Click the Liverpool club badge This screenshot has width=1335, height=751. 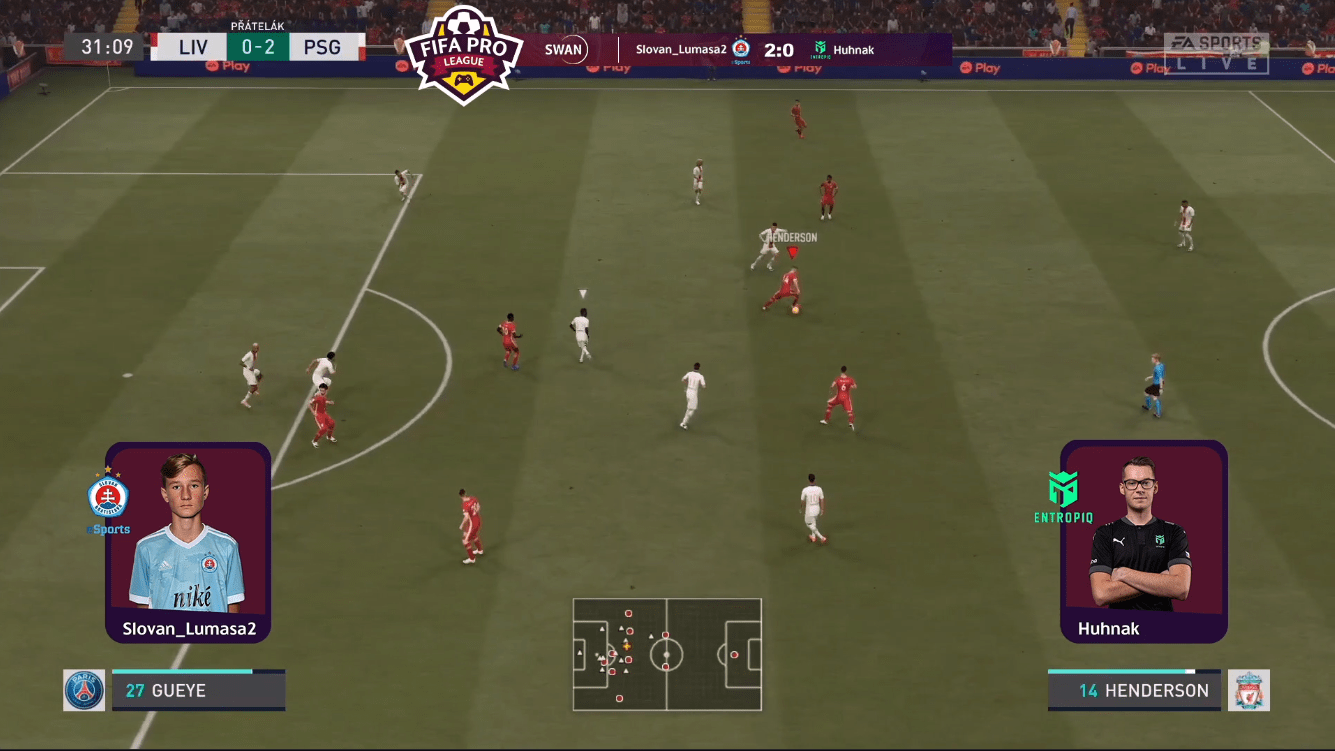[1249, 690]
